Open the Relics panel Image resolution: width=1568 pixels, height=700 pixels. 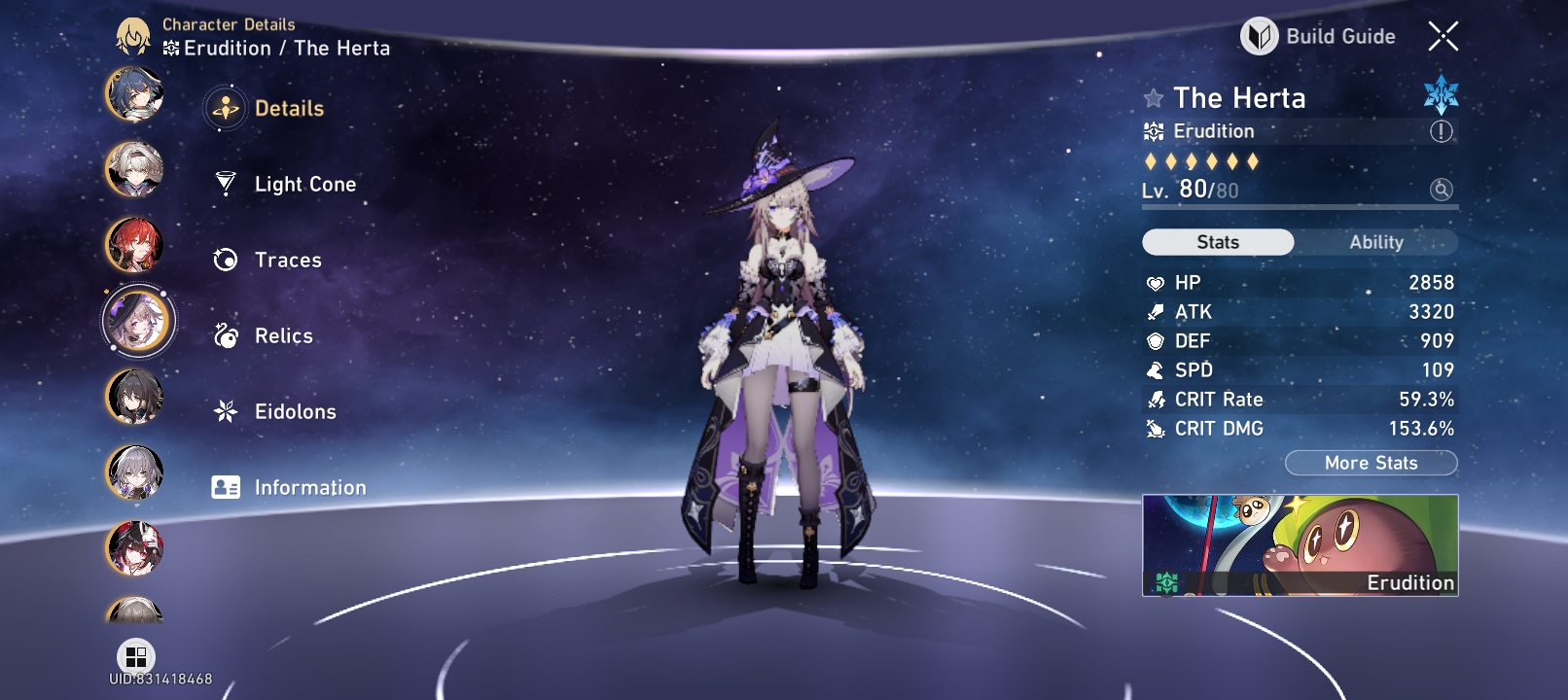point(225,335)
